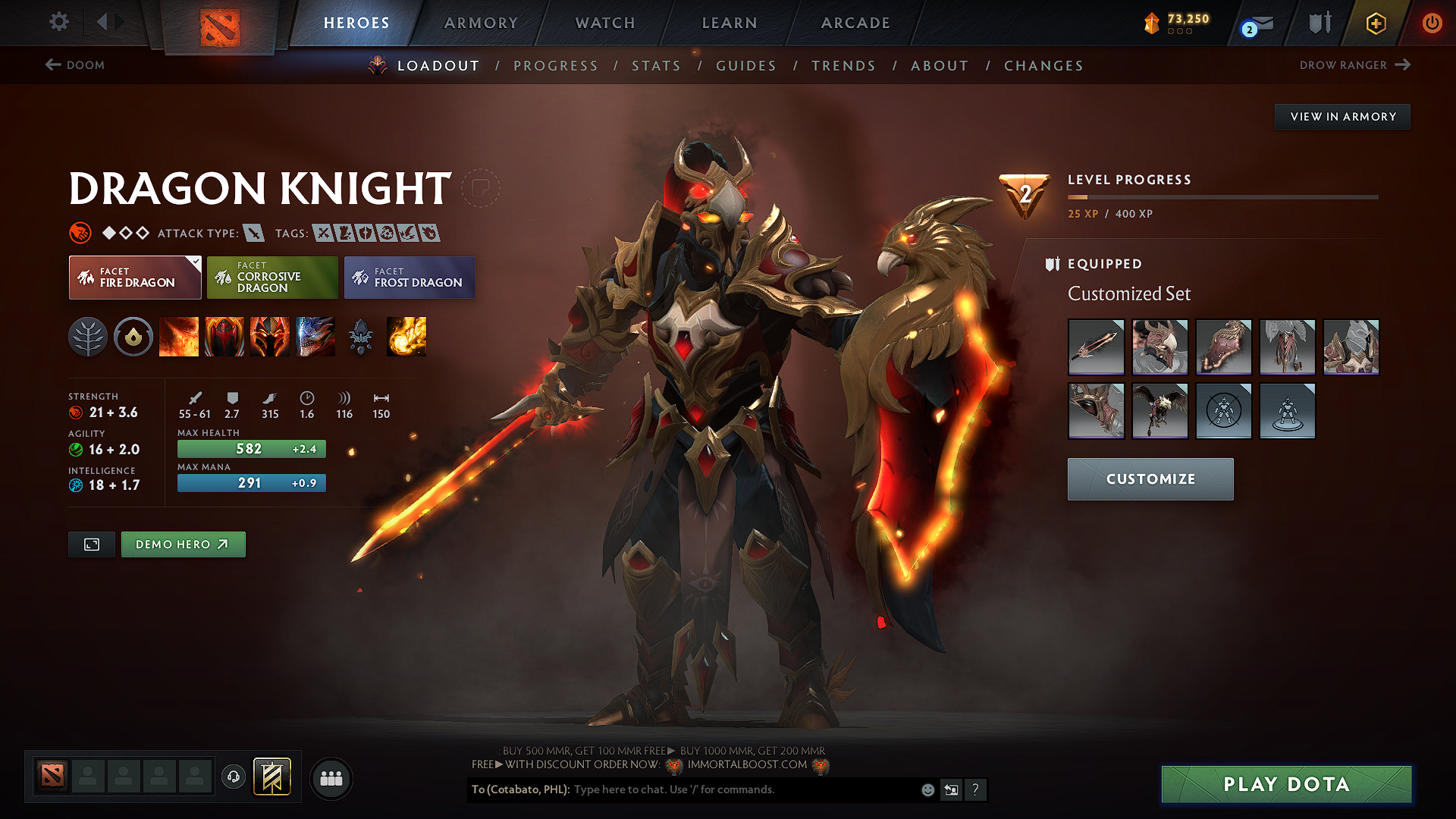Click the Level Progress XP bar
This screenshot has width=1456, height=819.
click(x=1222, y=197)
